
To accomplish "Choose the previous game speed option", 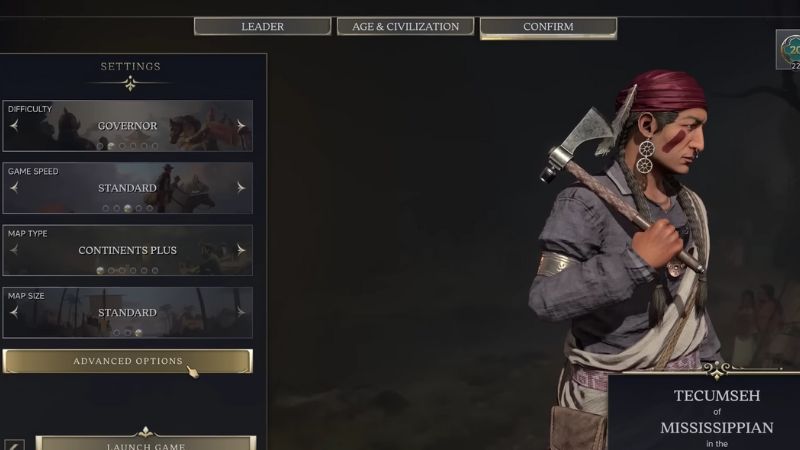I will [15, 188].
